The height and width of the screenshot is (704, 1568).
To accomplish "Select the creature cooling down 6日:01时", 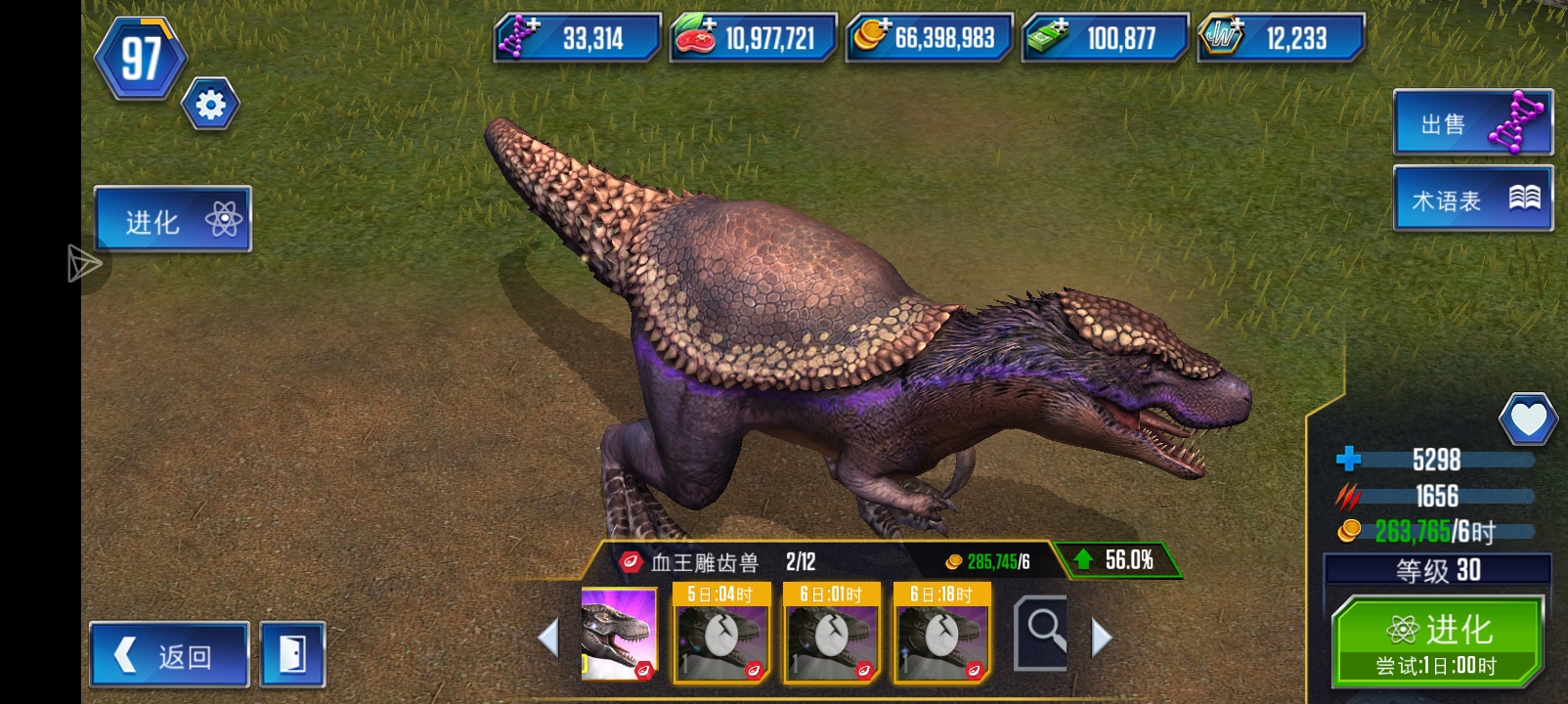I will point(832,632).
